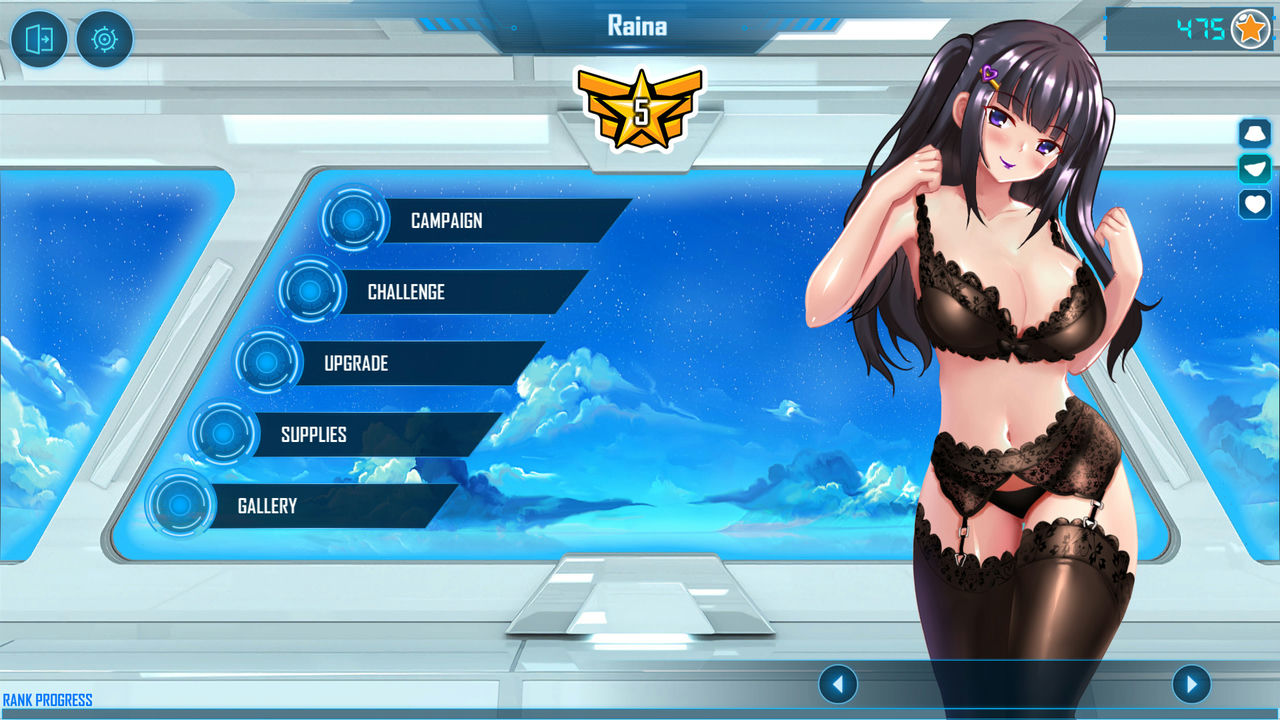1280x720 pixels.
Task: Click the exit door icon top left
Action: [x=39, y=39]
